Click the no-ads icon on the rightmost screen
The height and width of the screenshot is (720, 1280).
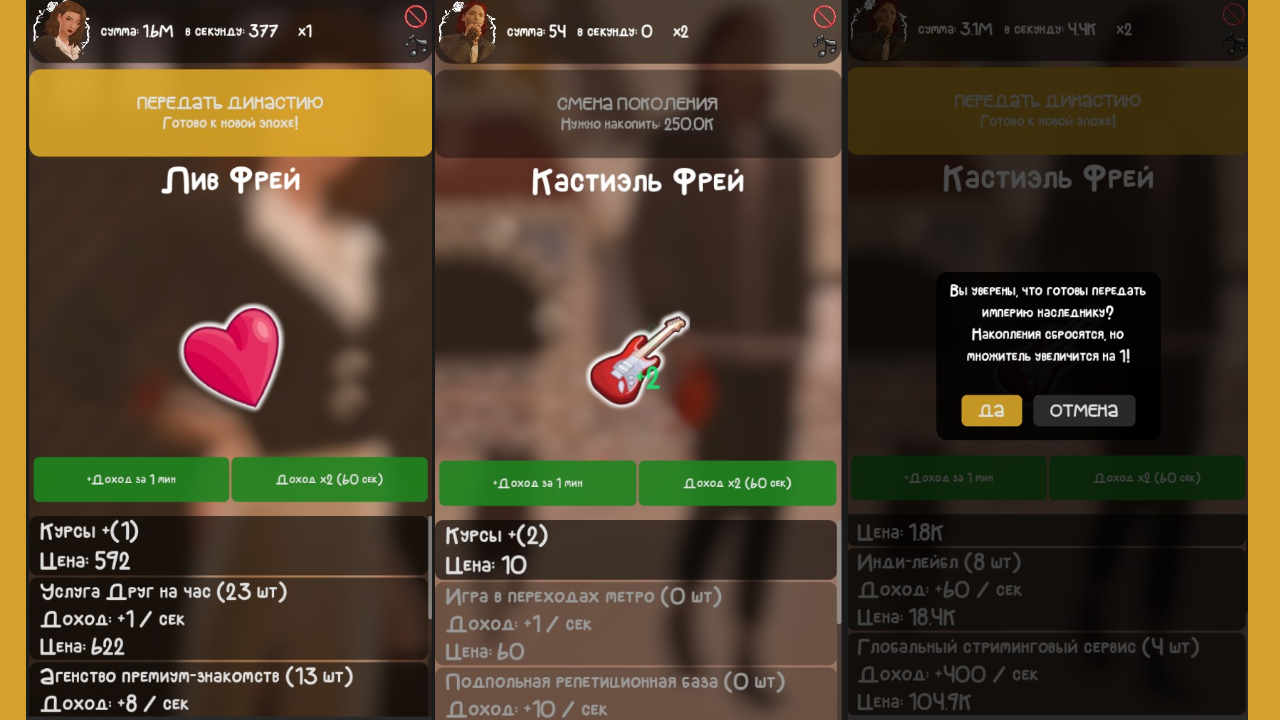1232,16
